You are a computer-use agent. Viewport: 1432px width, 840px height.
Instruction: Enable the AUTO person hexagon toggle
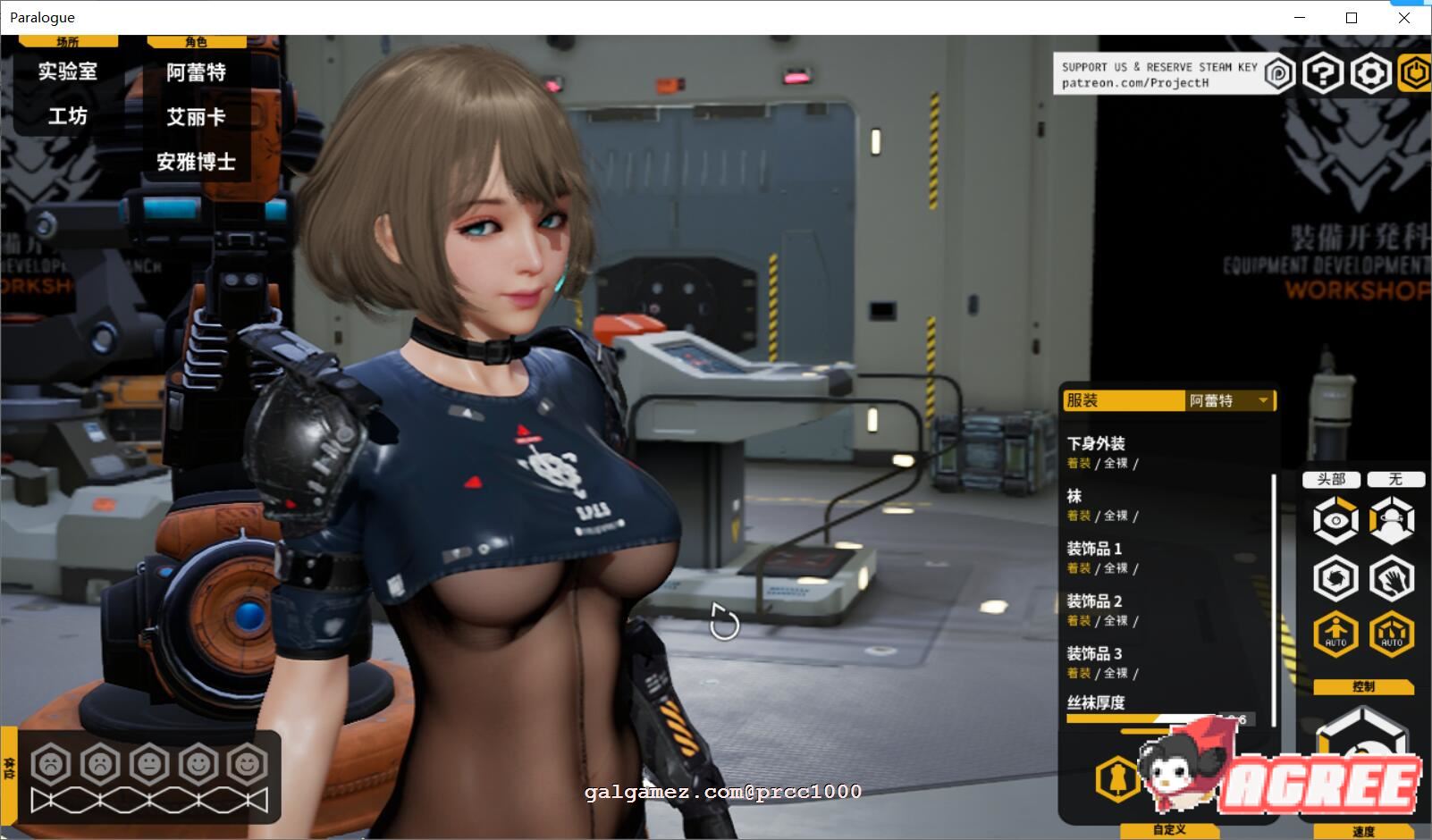point(1335,634)
